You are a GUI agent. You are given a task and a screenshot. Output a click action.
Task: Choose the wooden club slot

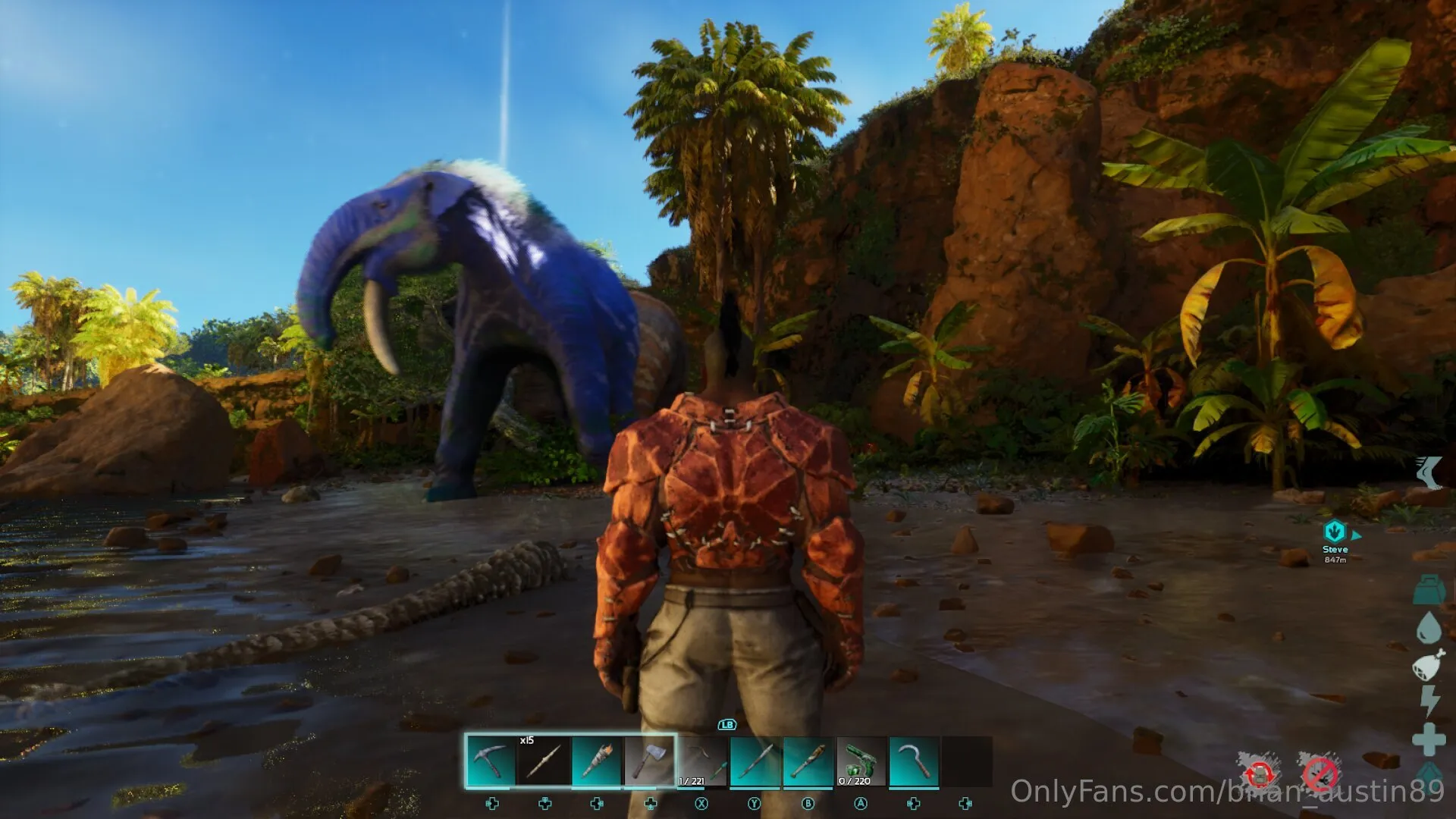[x=808, y=761]
